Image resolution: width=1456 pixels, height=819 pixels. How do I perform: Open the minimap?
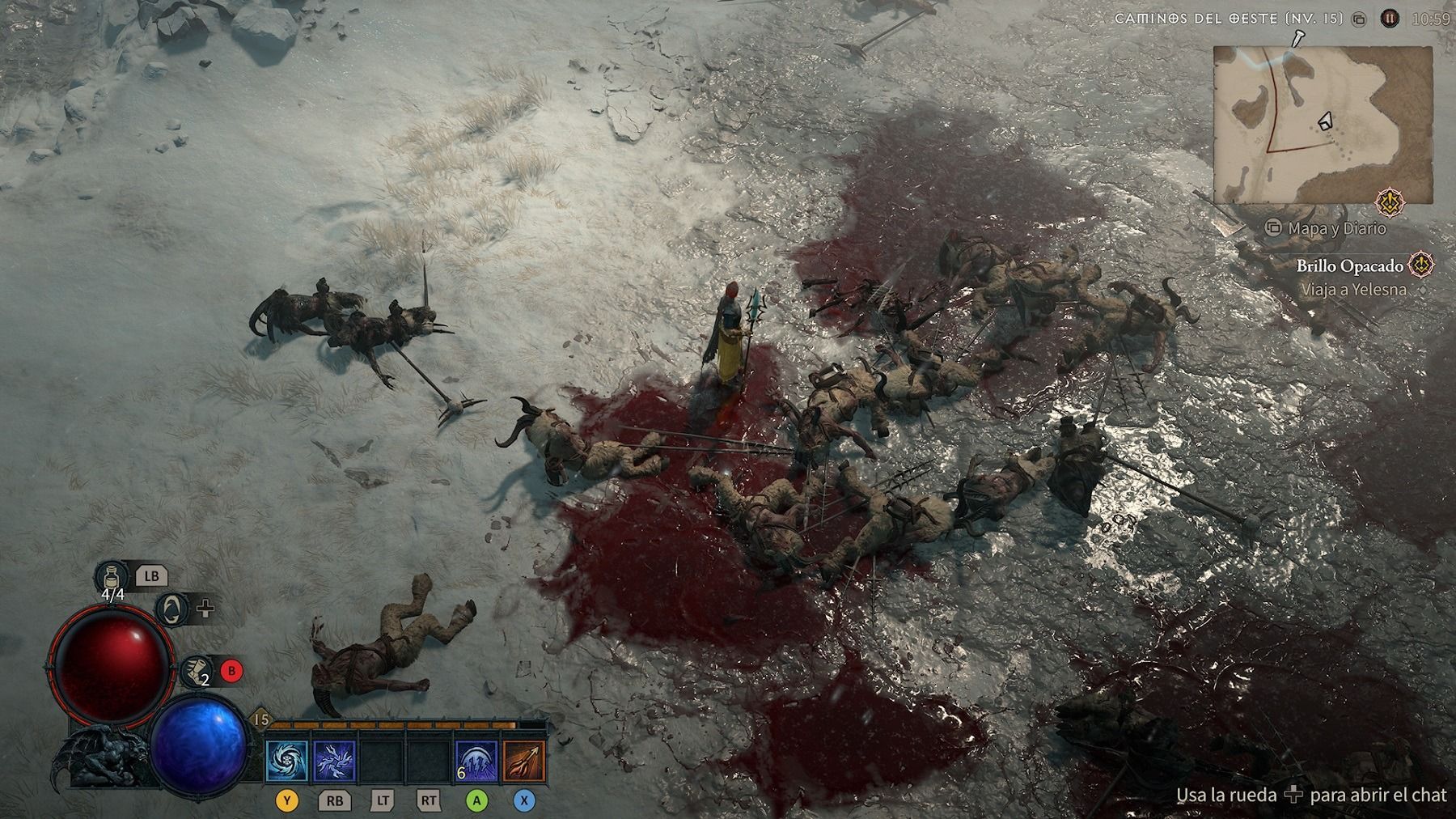click(x=1322, y=124)
